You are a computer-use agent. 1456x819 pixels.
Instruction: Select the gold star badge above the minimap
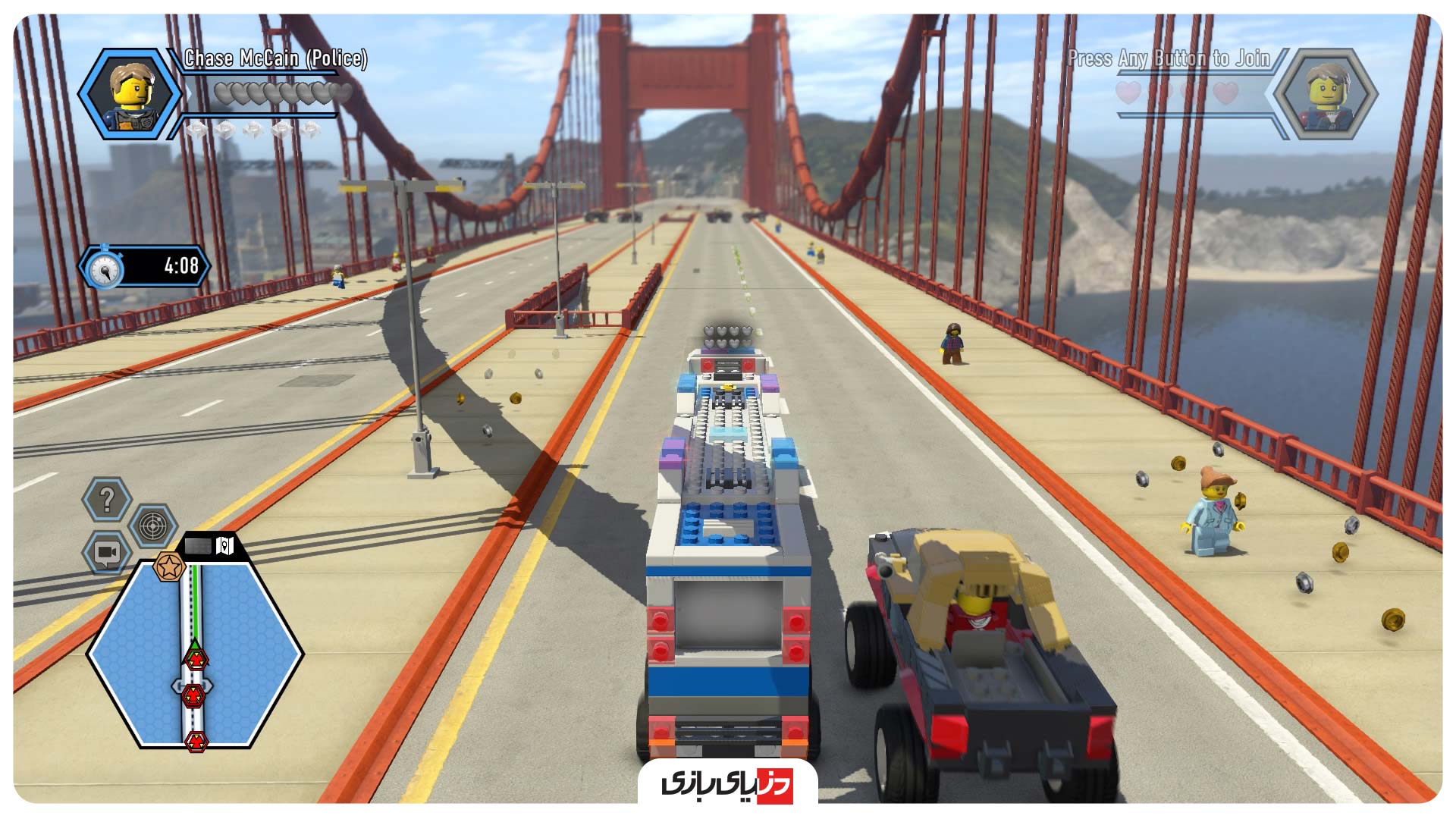(169, 566)
